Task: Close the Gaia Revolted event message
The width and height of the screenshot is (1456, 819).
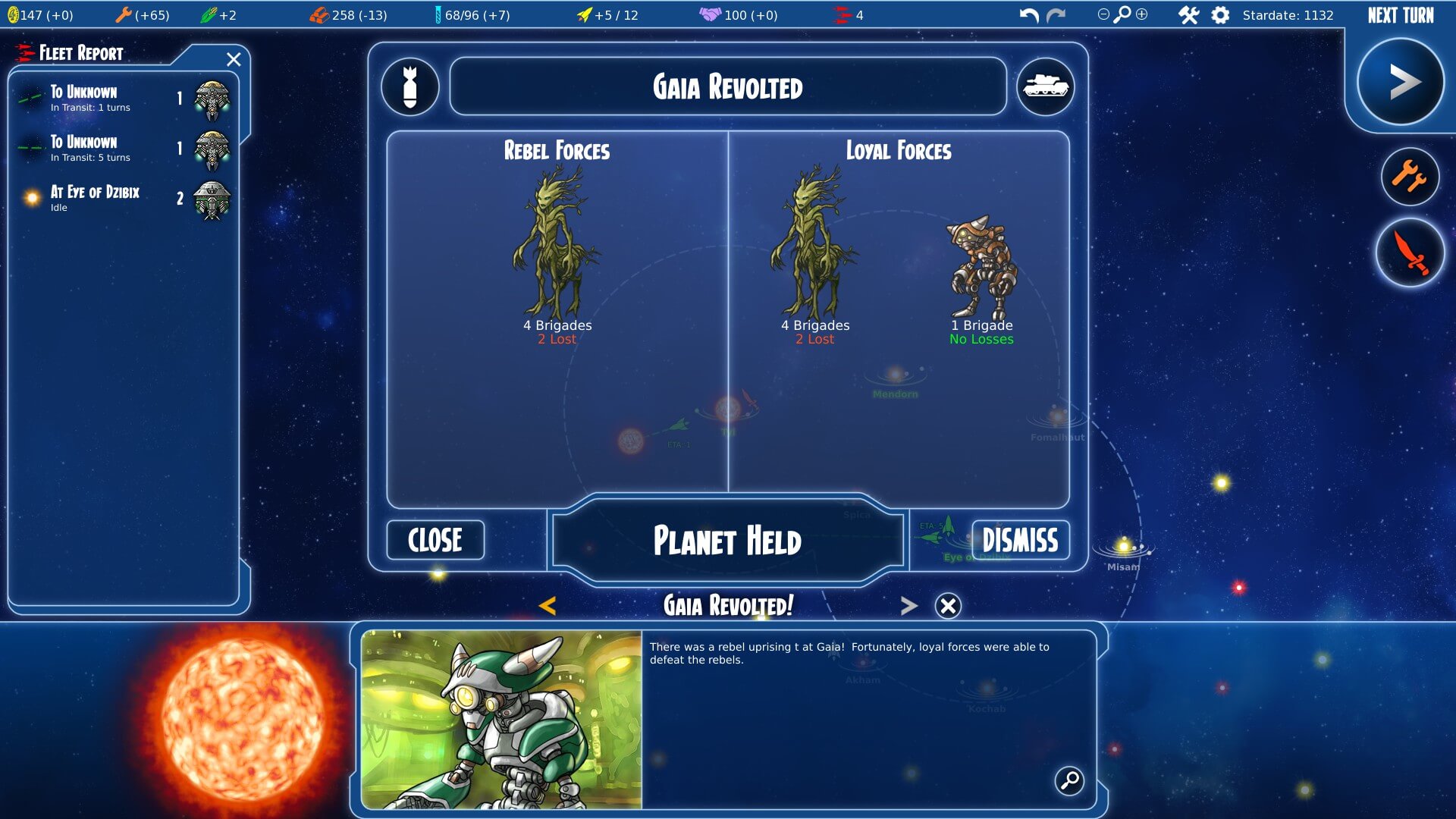Action: click(x=948, y=605)
